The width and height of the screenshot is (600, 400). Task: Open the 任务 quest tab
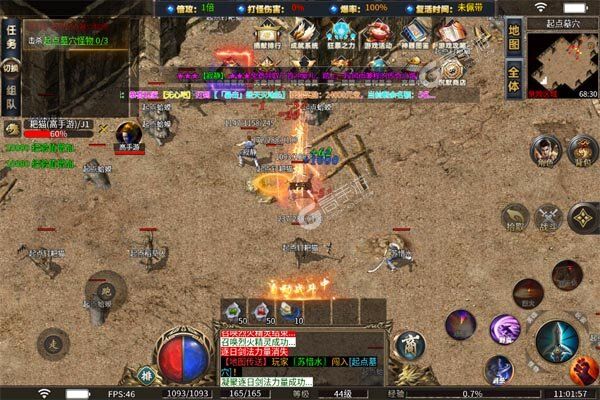(10, 37)
